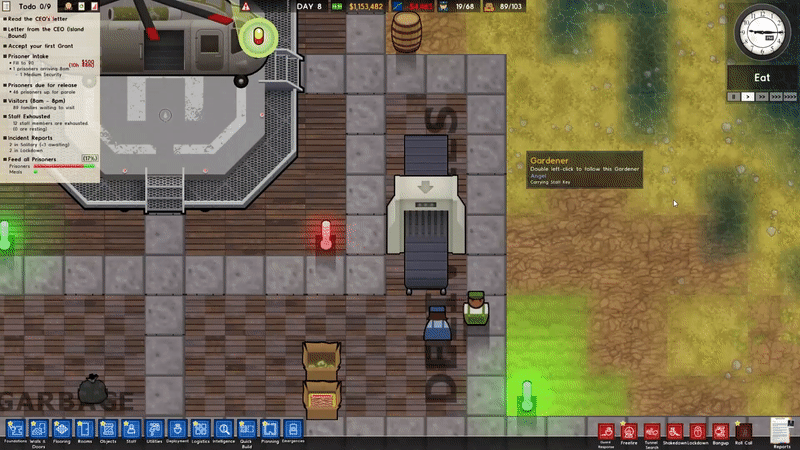Activate the Freefire emergency action

(629, 431)
